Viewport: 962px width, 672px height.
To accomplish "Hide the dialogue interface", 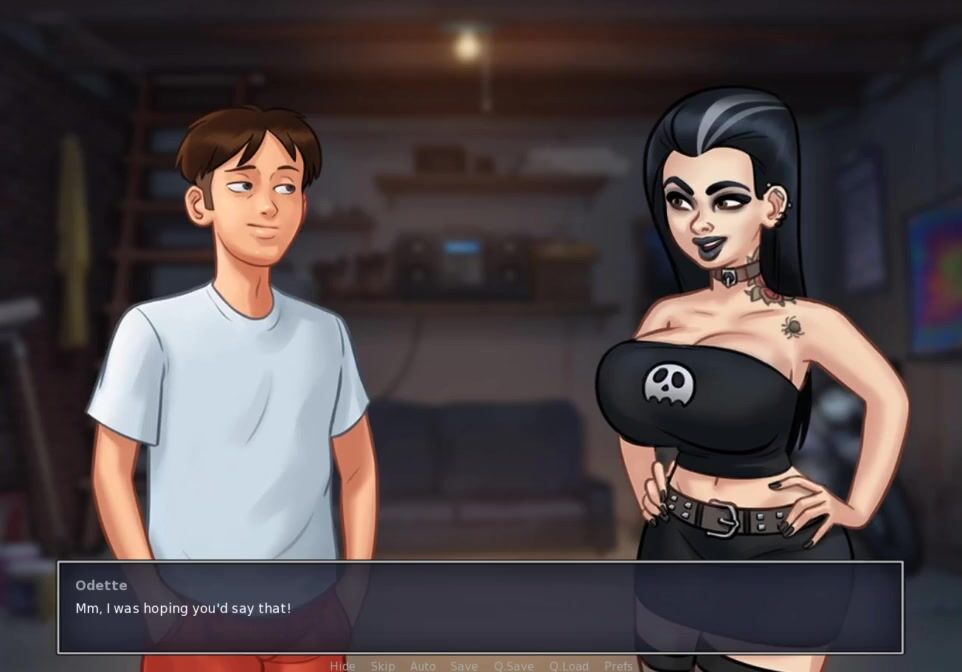I will tap(342, 666).
